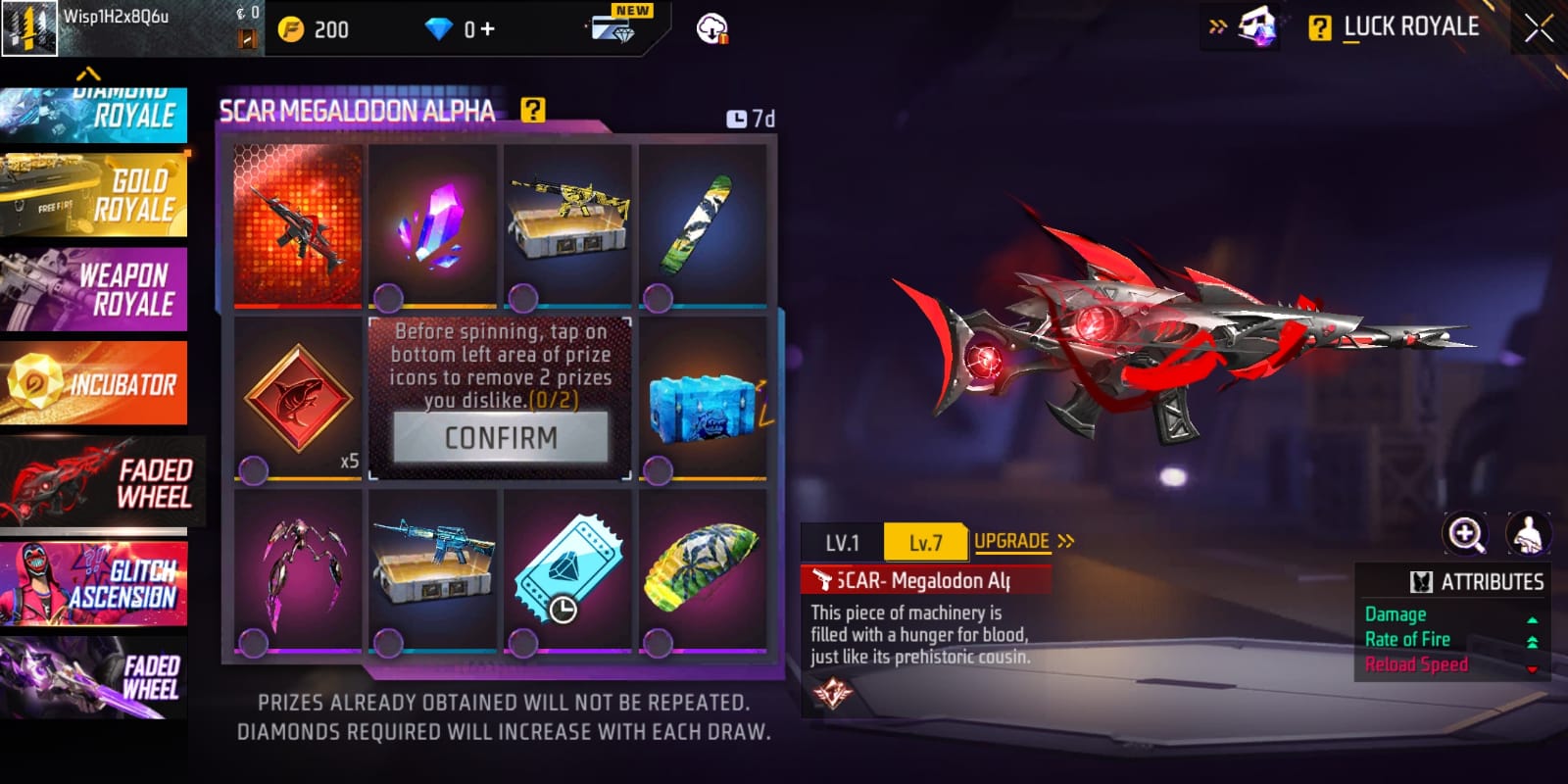Image resolution: width=1568 pixels, height=784 pixels.
Task: Open help for Scar Megalodon Alpha
Action: pyautogui.click(x=532, y=110)
